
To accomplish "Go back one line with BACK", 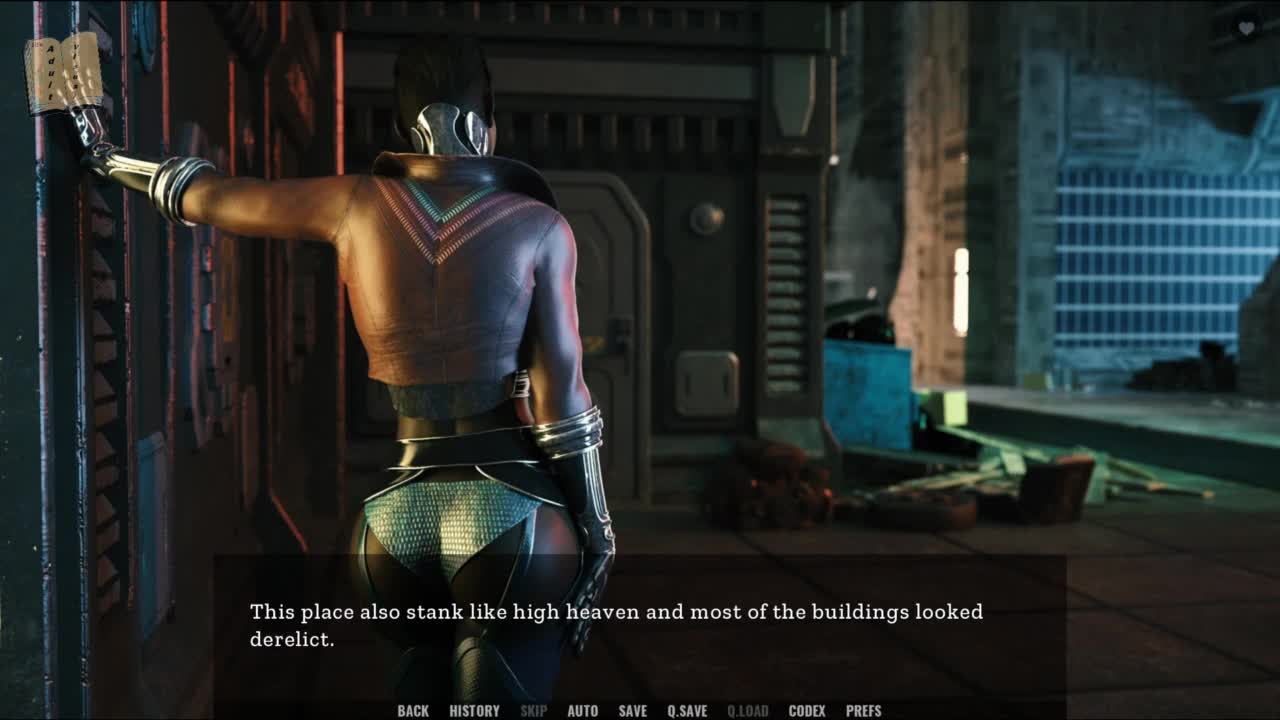I will [x=413, y=711].
